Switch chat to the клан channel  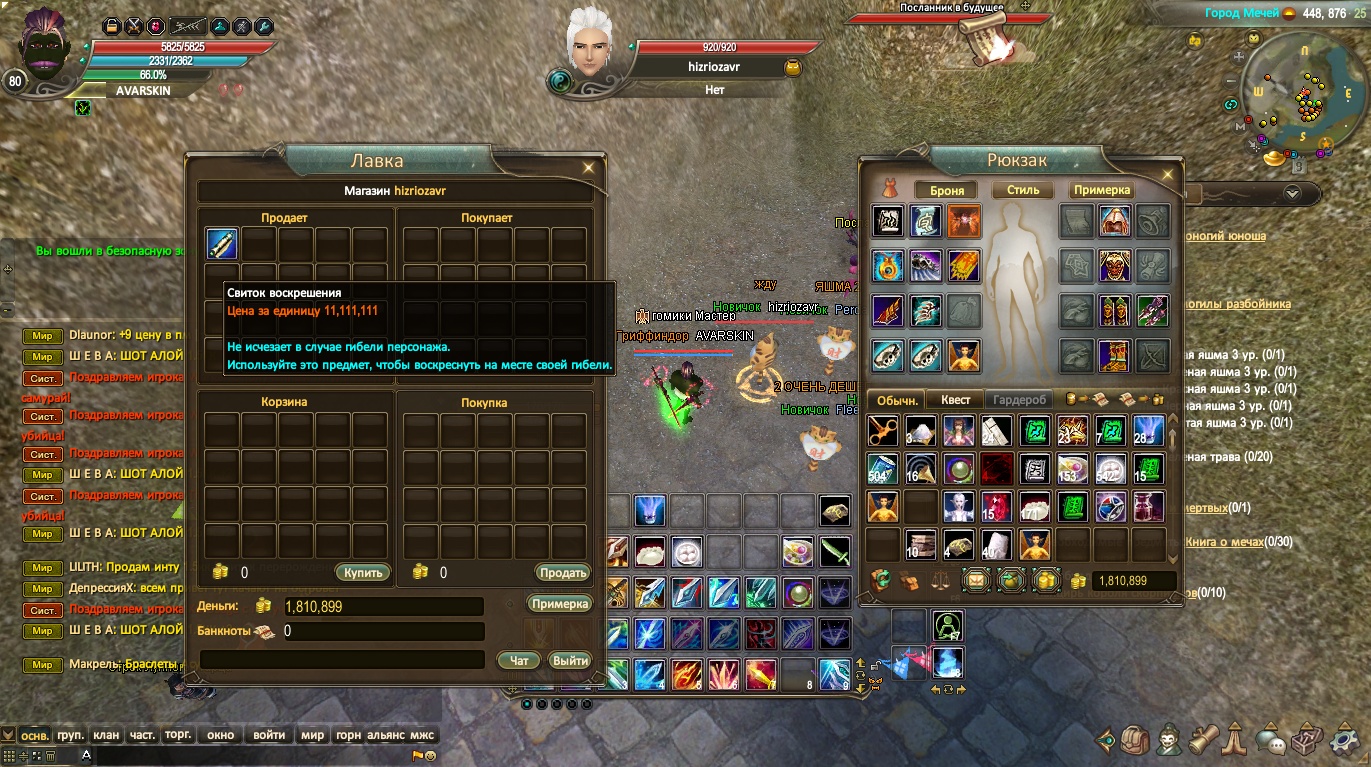[x=106, y=735]
